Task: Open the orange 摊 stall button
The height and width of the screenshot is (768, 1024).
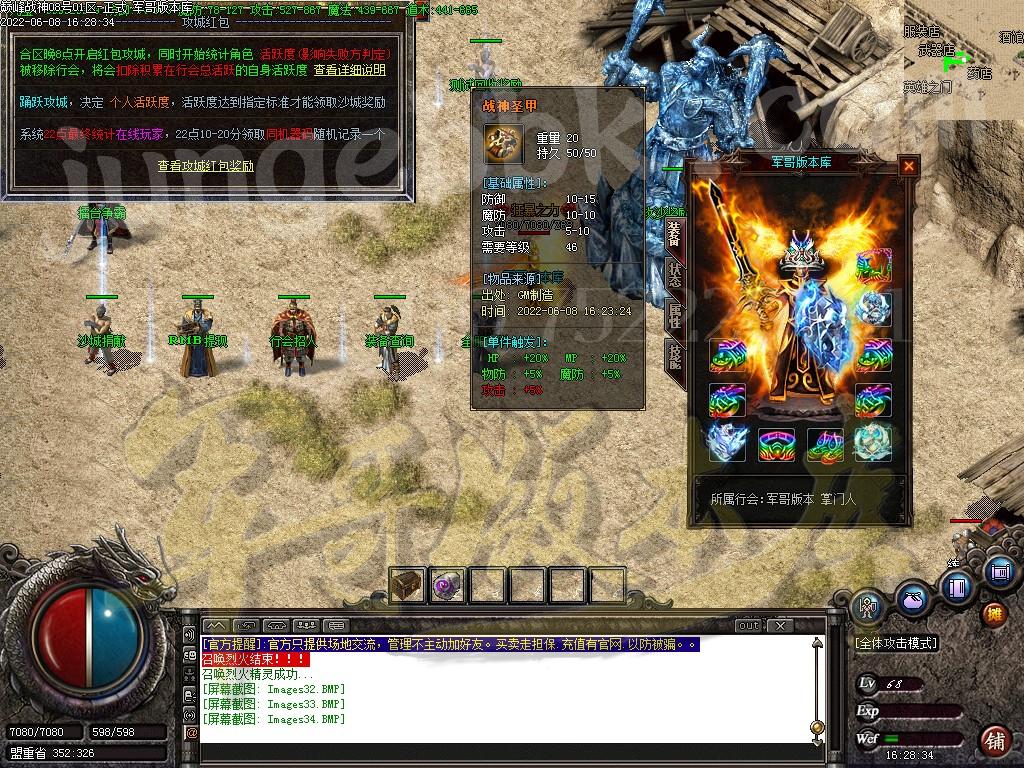Action: click(x=993, y=613)
